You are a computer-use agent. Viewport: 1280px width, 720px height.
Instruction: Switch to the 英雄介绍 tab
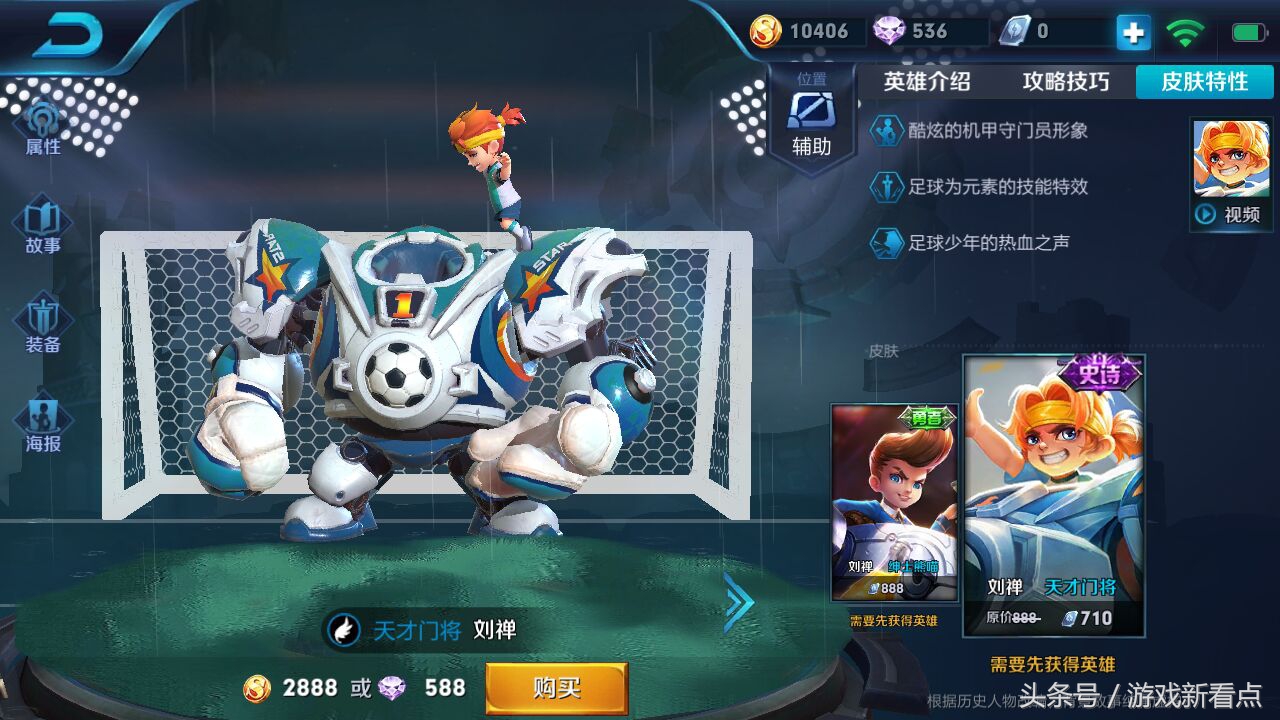pos(926,82)
